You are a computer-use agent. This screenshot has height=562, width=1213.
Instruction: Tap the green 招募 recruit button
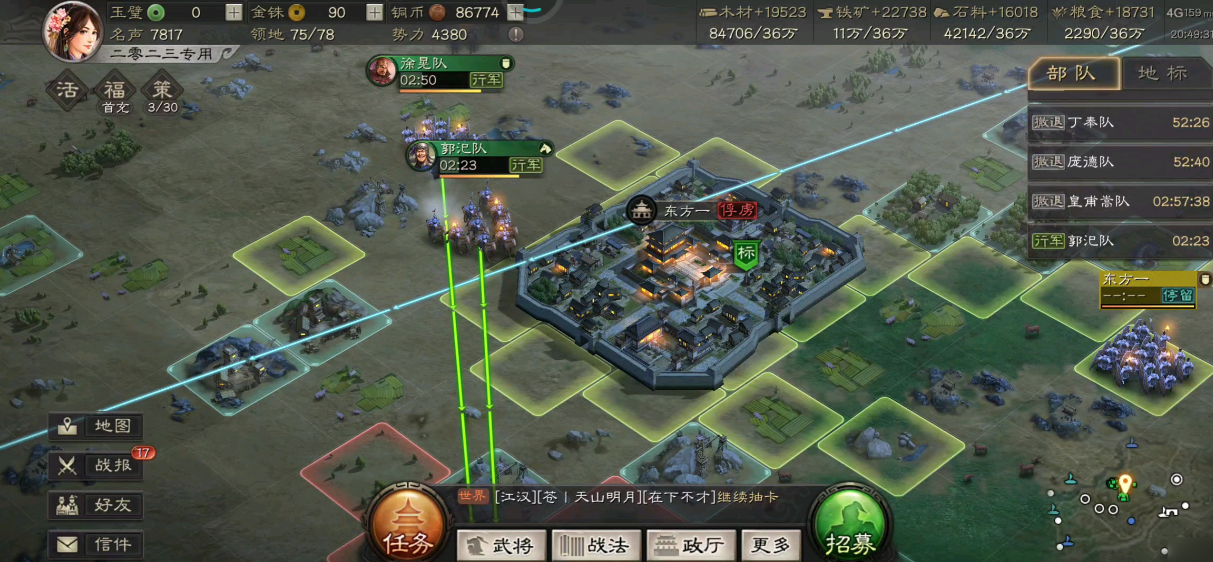coord(850,525)
